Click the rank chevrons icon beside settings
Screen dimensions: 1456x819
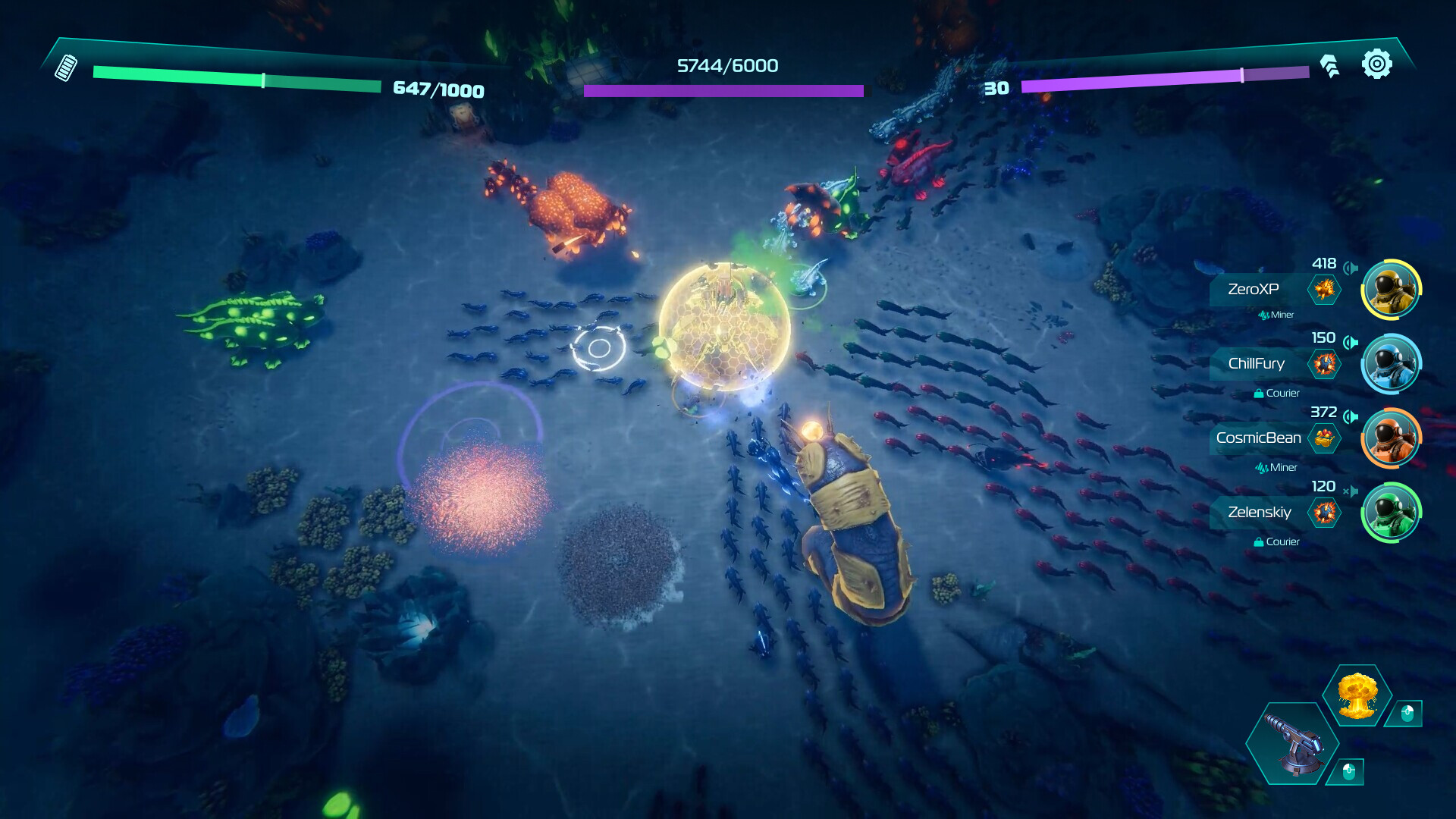click(1329, 66)
